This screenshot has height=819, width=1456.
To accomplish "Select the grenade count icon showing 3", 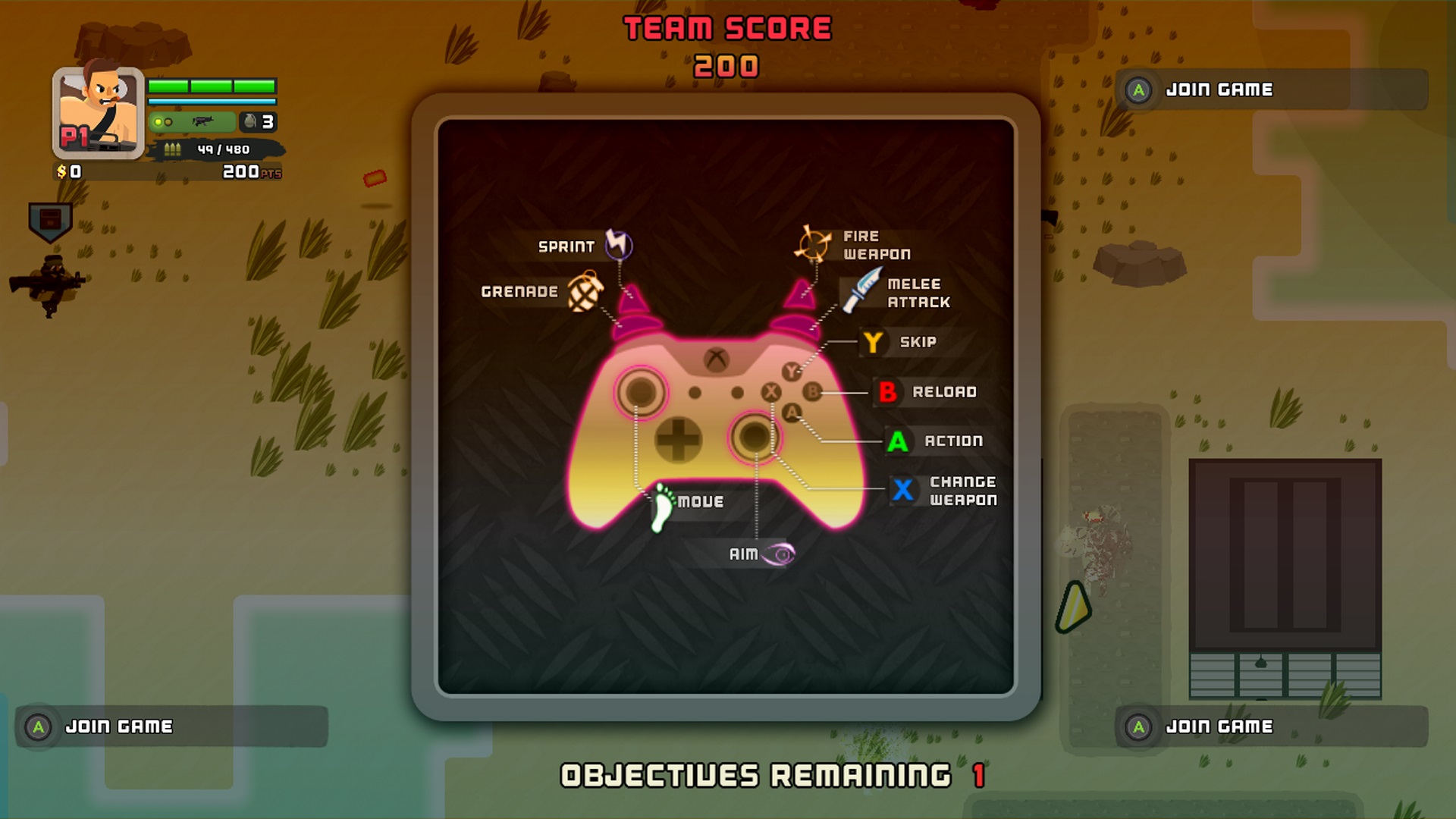I will [258, 121].
